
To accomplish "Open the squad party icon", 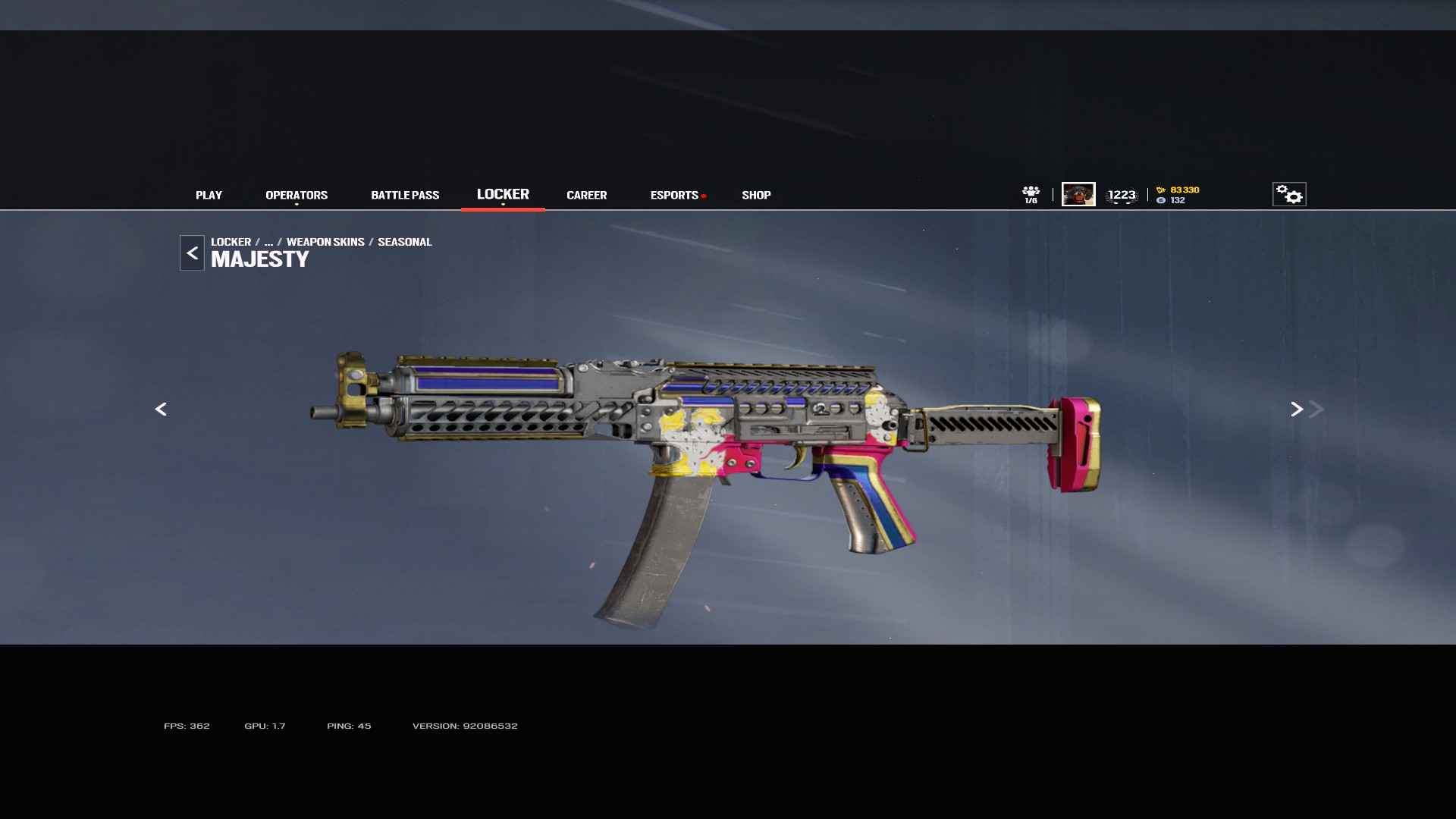I will [1031, 194].
